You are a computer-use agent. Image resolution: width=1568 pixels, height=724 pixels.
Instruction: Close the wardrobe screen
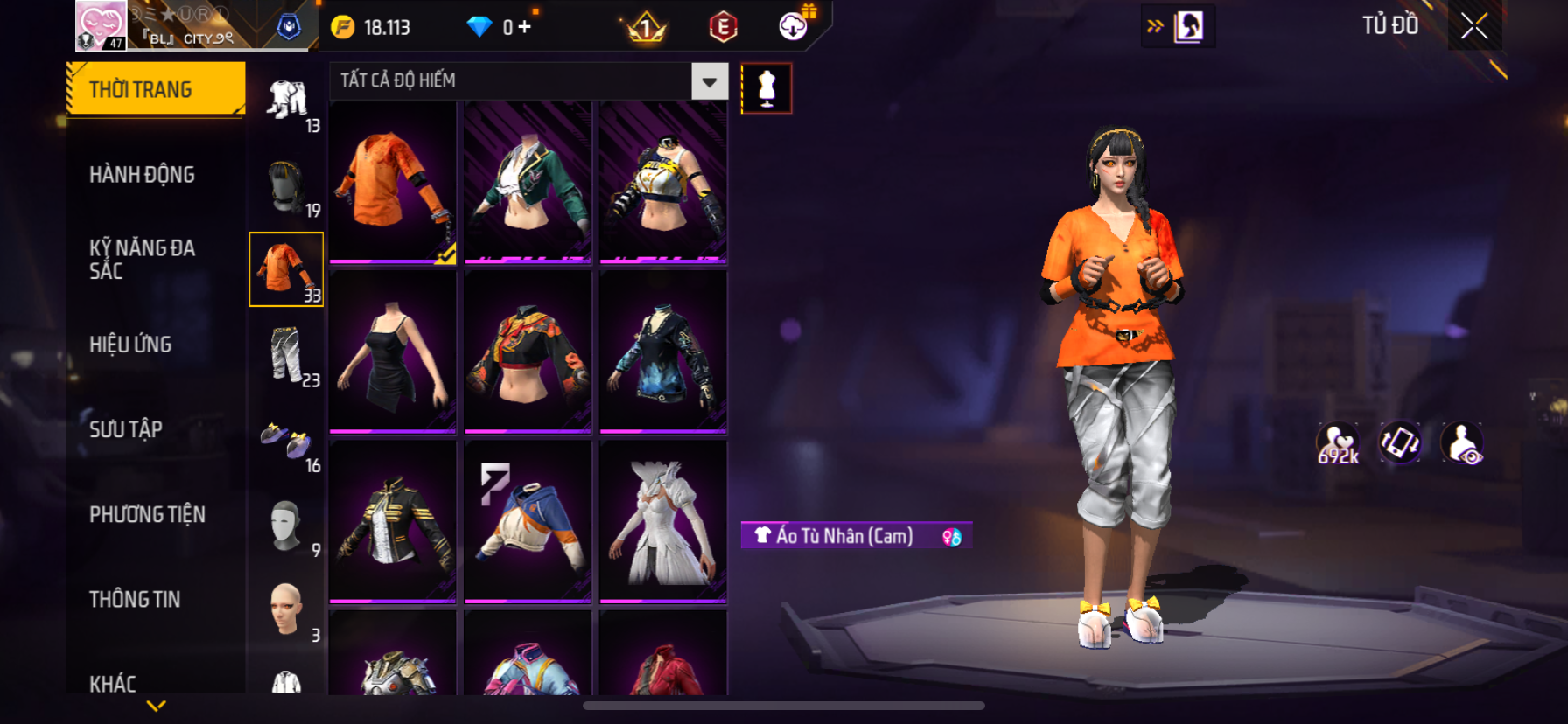pyautogui.click(x=1474, y=27)
